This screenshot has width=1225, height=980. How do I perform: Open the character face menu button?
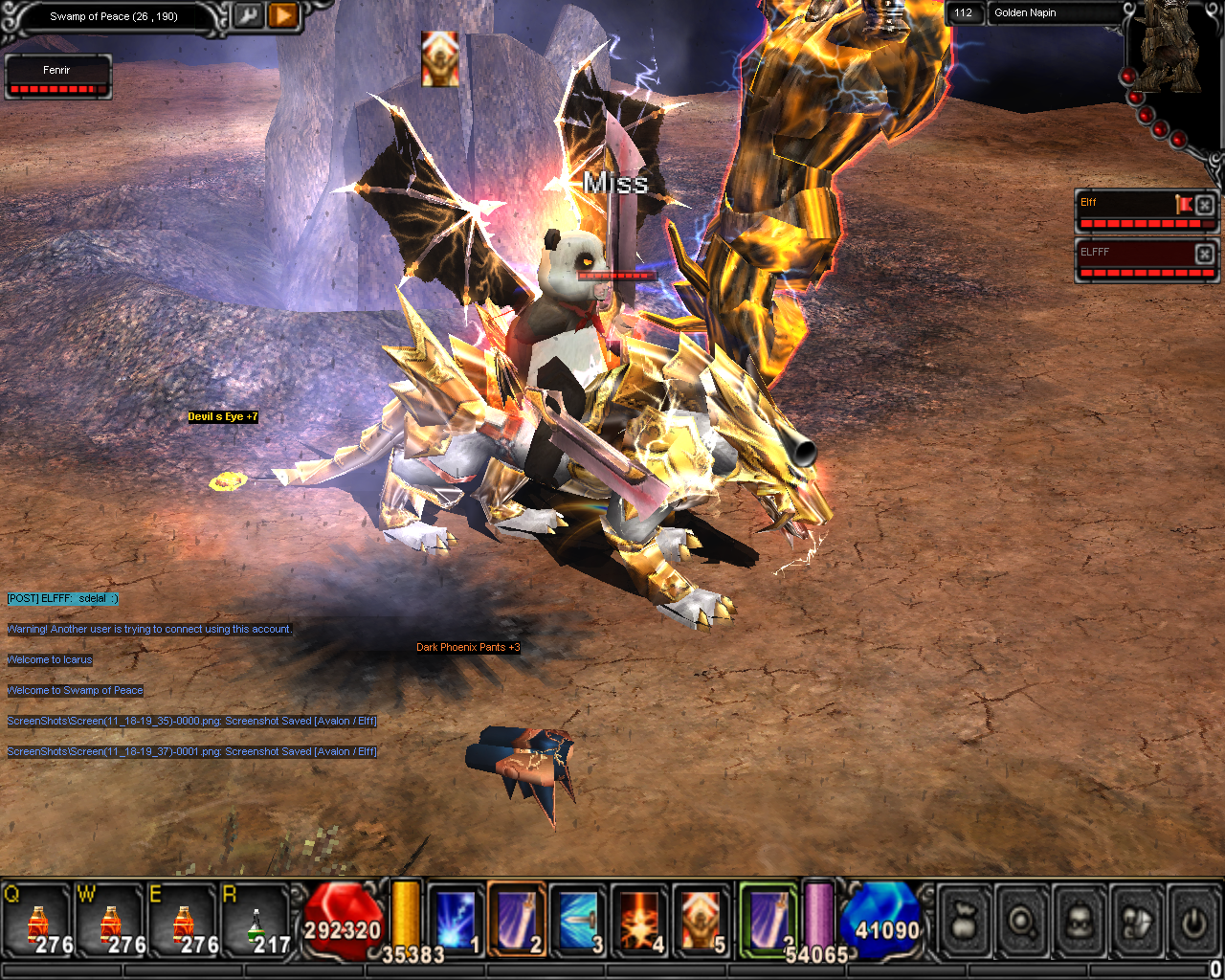[1080, 922]
